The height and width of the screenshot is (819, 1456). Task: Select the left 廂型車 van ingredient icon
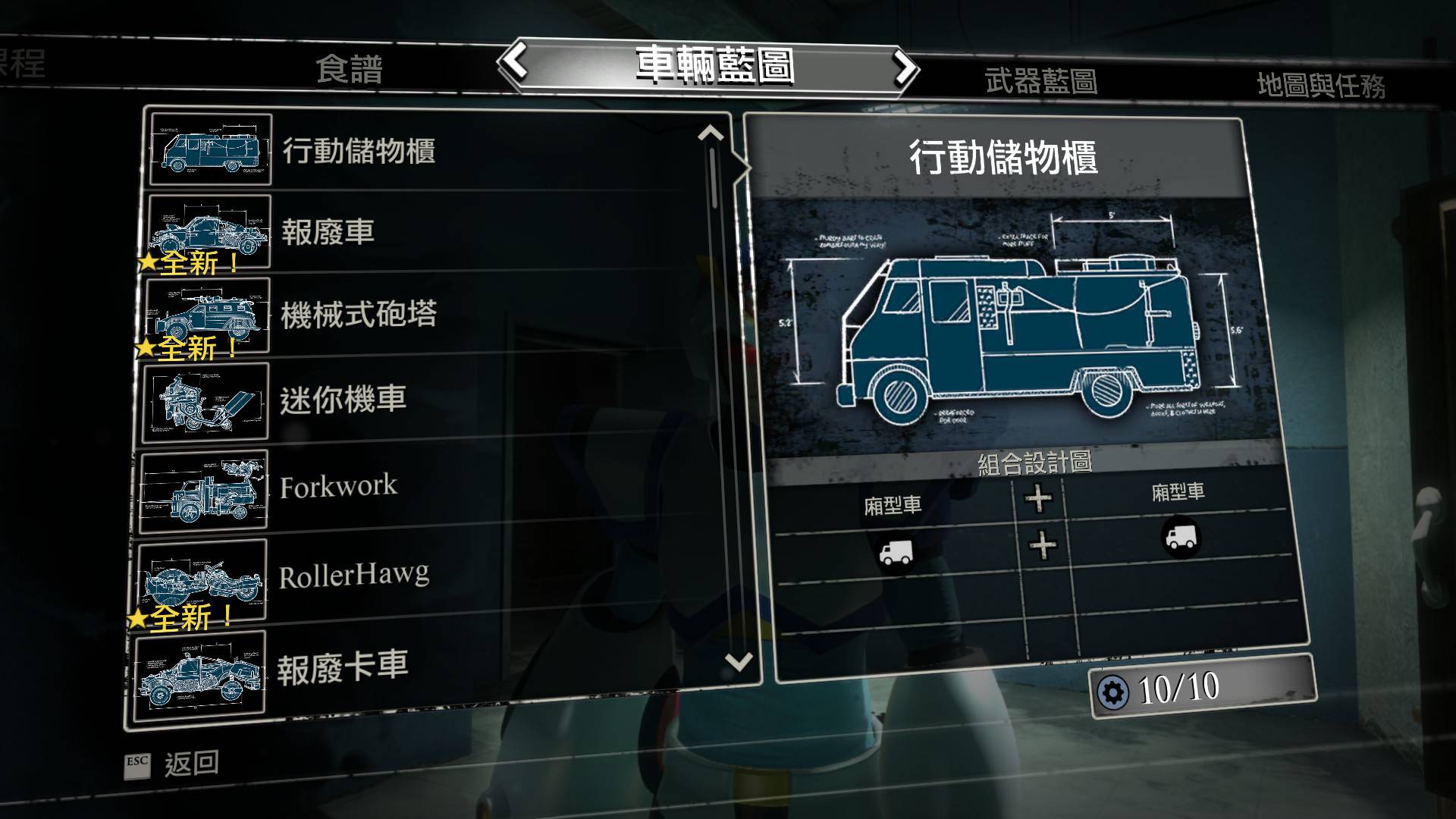pyautogui.click(x=895, y=554)
